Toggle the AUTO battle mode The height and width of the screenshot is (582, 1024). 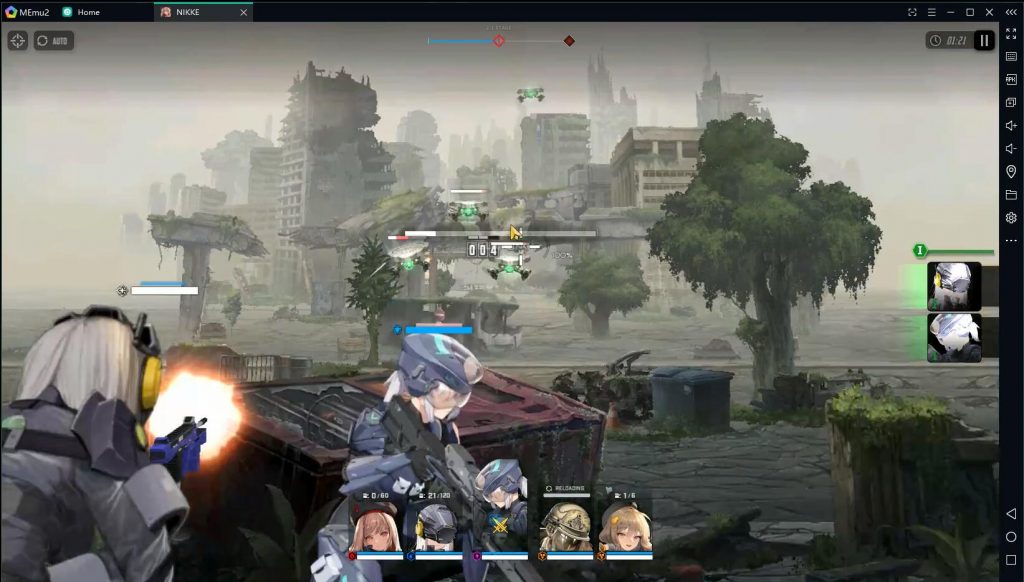pyautogui.click(x=54, y=41)
